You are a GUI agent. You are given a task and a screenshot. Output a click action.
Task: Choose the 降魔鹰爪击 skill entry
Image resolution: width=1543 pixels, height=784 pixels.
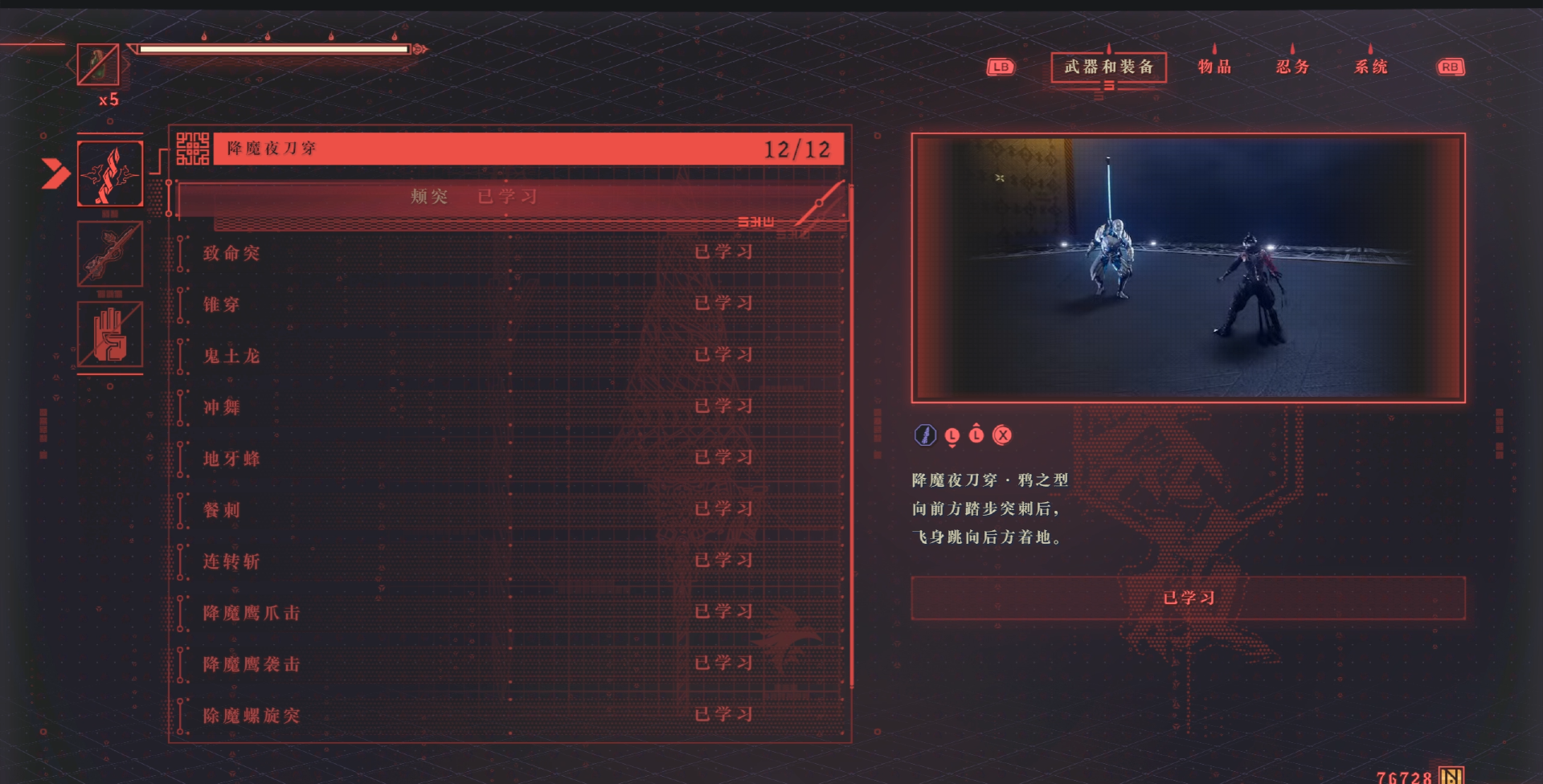point(511,613)
